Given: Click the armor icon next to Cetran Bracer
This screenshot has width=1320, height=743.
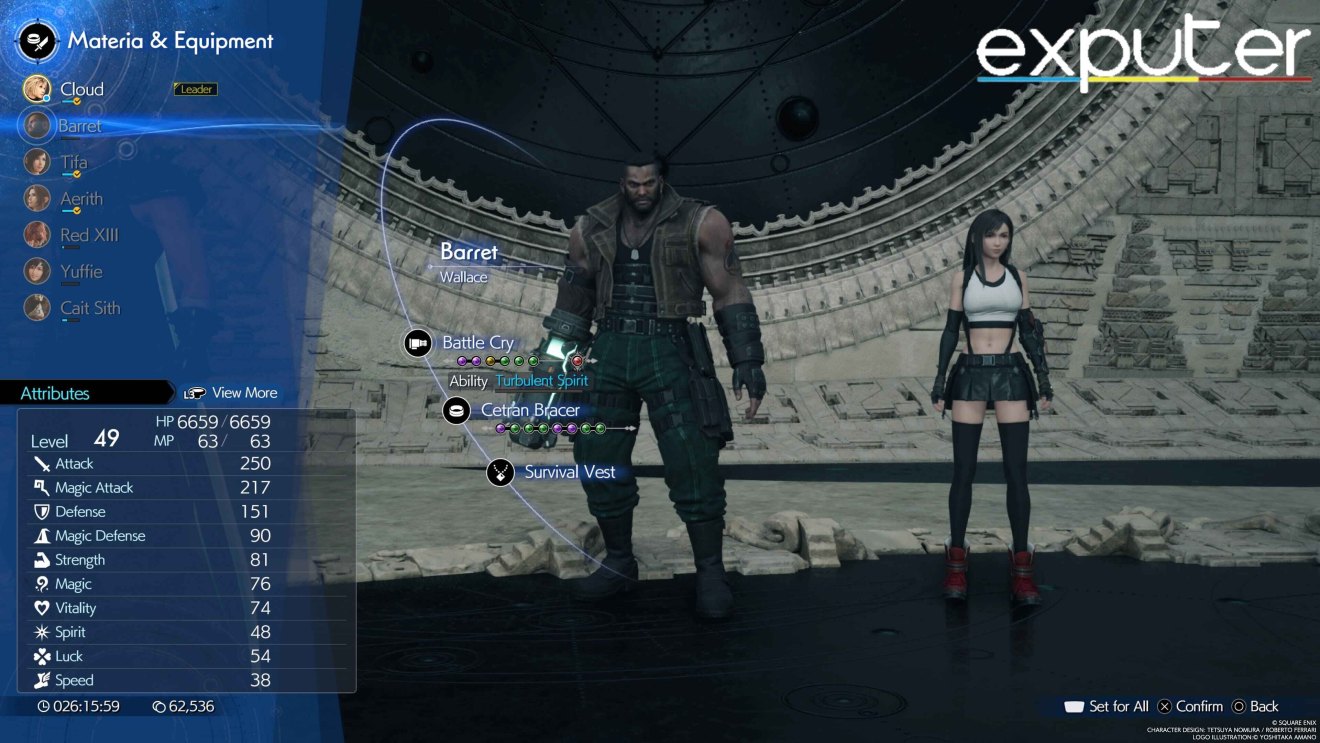Looking at the screenshot, I should pyautogui.click(x=456, y=410).
